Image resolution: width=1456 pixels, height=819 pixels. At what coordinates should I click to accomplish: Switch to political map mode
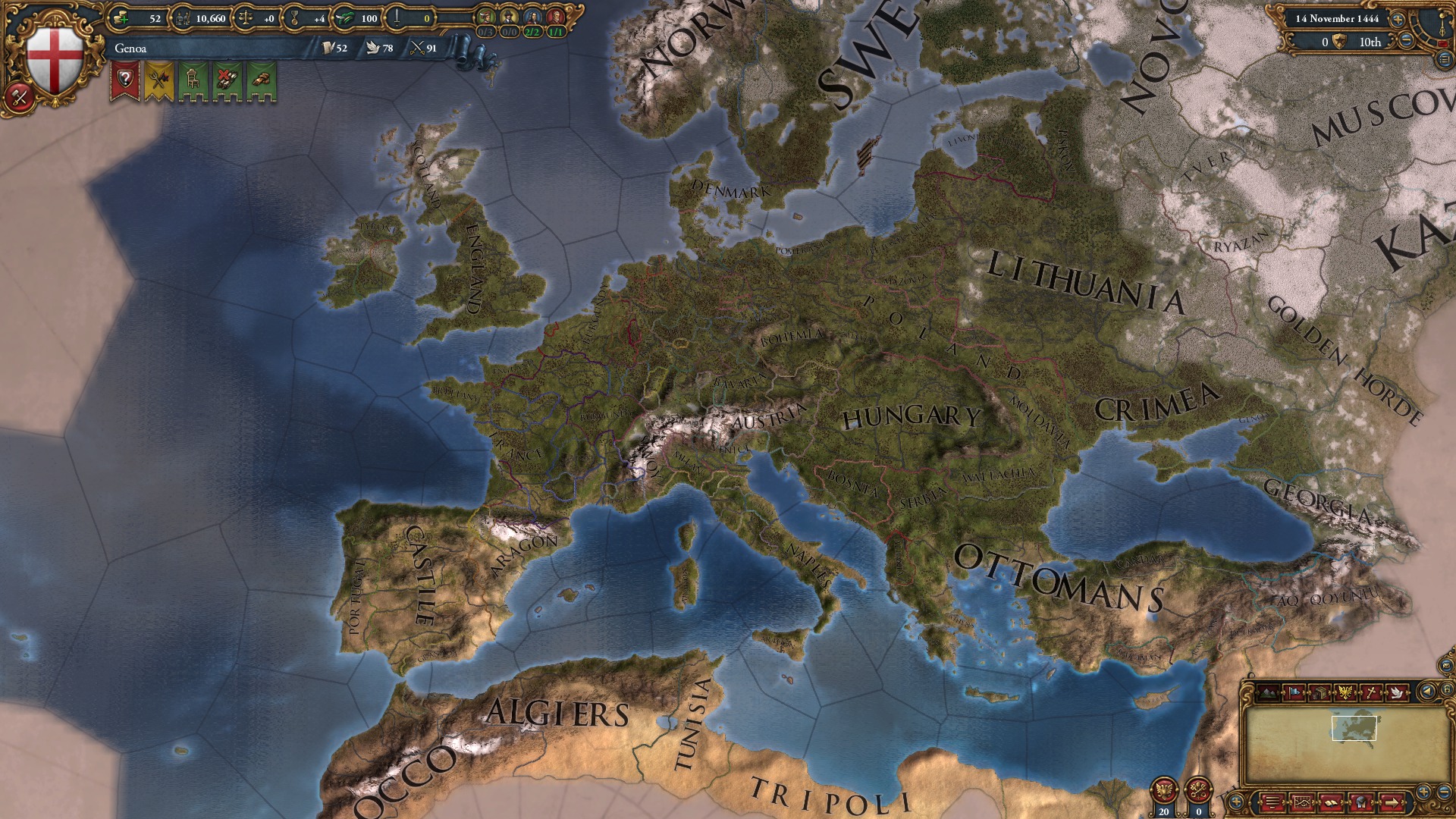(x=1294, y=692)
